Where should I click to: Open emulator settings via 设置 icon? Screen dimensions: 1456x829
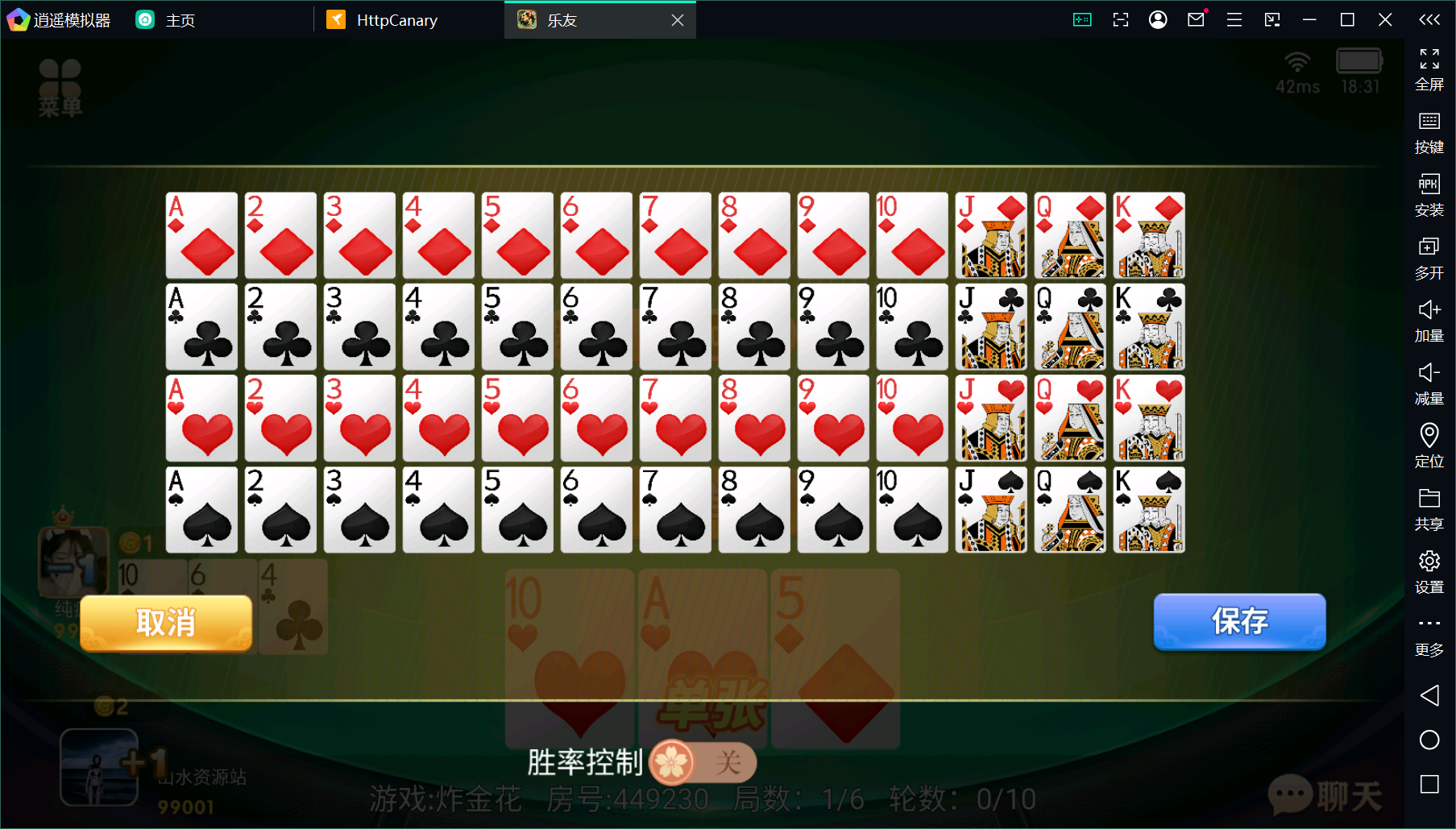click(x=1429, y=566)
